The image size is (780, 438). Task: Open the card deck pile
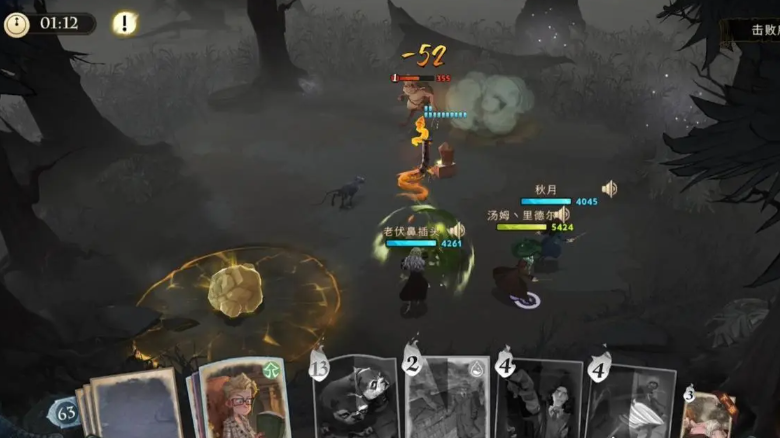click(x=130, y=405)
